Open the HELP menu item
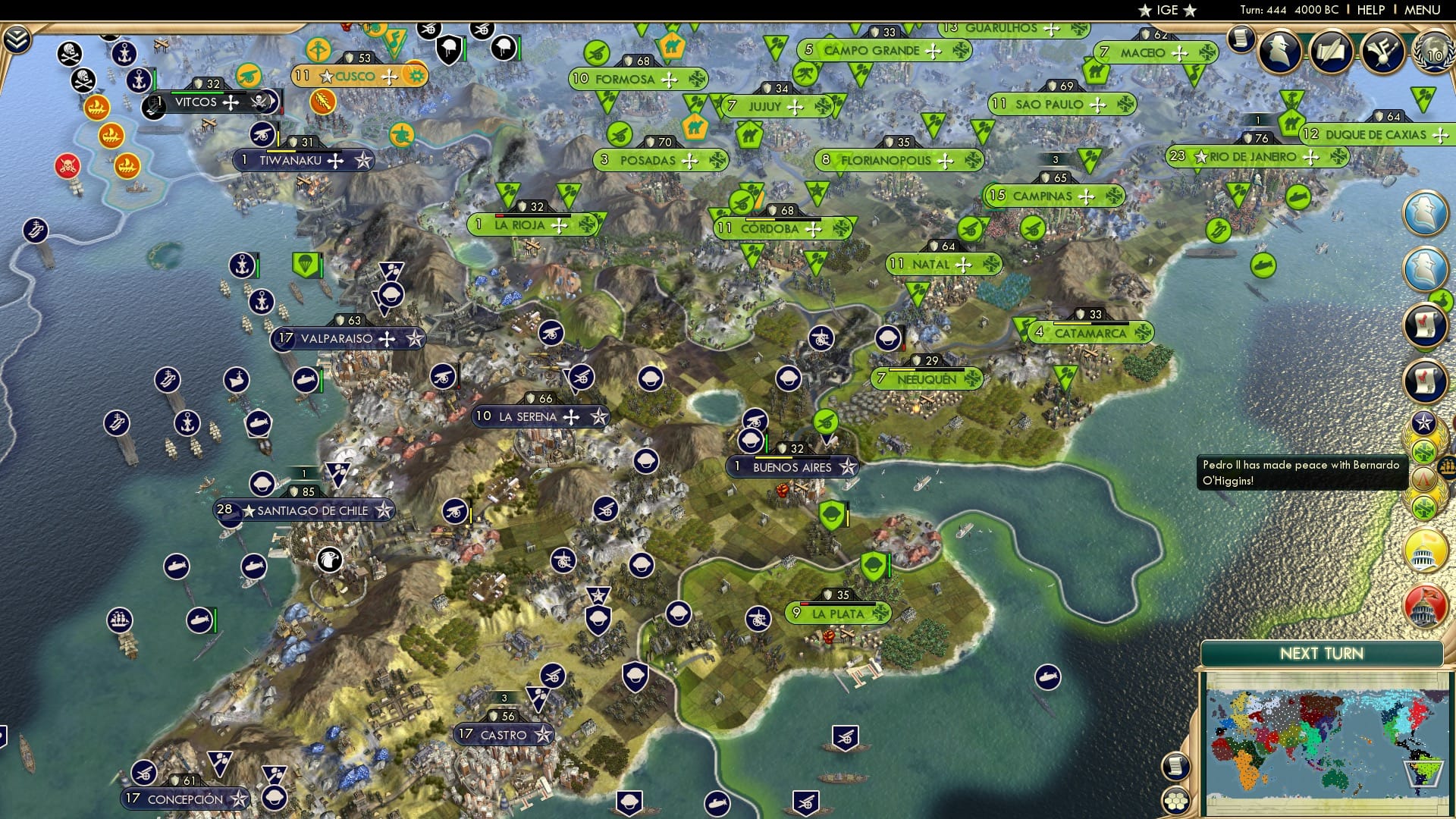This screenshot has width=1456, height=819. [1373, 10]
